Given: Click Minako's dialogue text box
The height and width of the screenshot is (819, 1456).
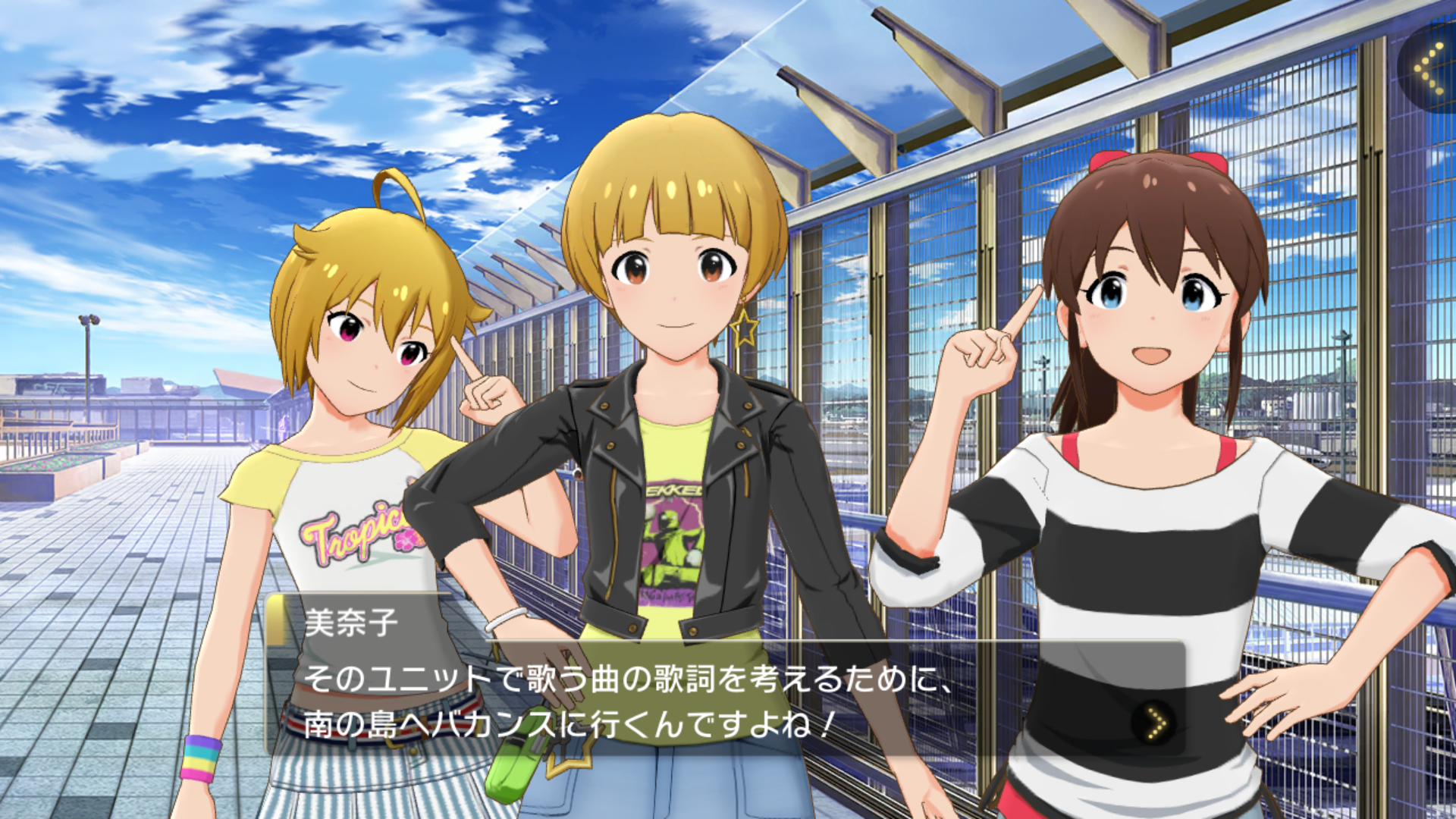Looking at the screenshot, I should coord(682,699).
